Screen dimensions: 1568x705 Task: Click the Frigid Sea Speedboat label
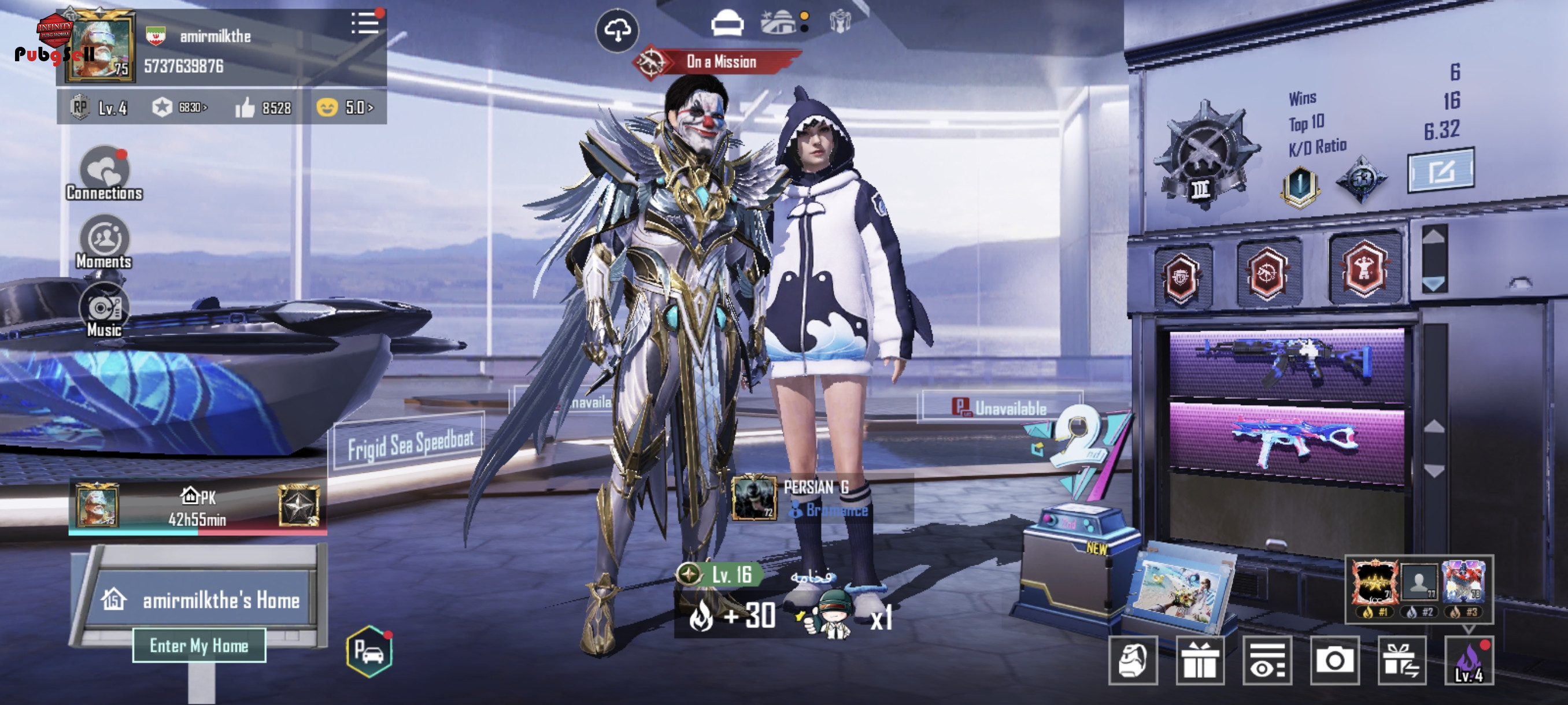point(410,444)
